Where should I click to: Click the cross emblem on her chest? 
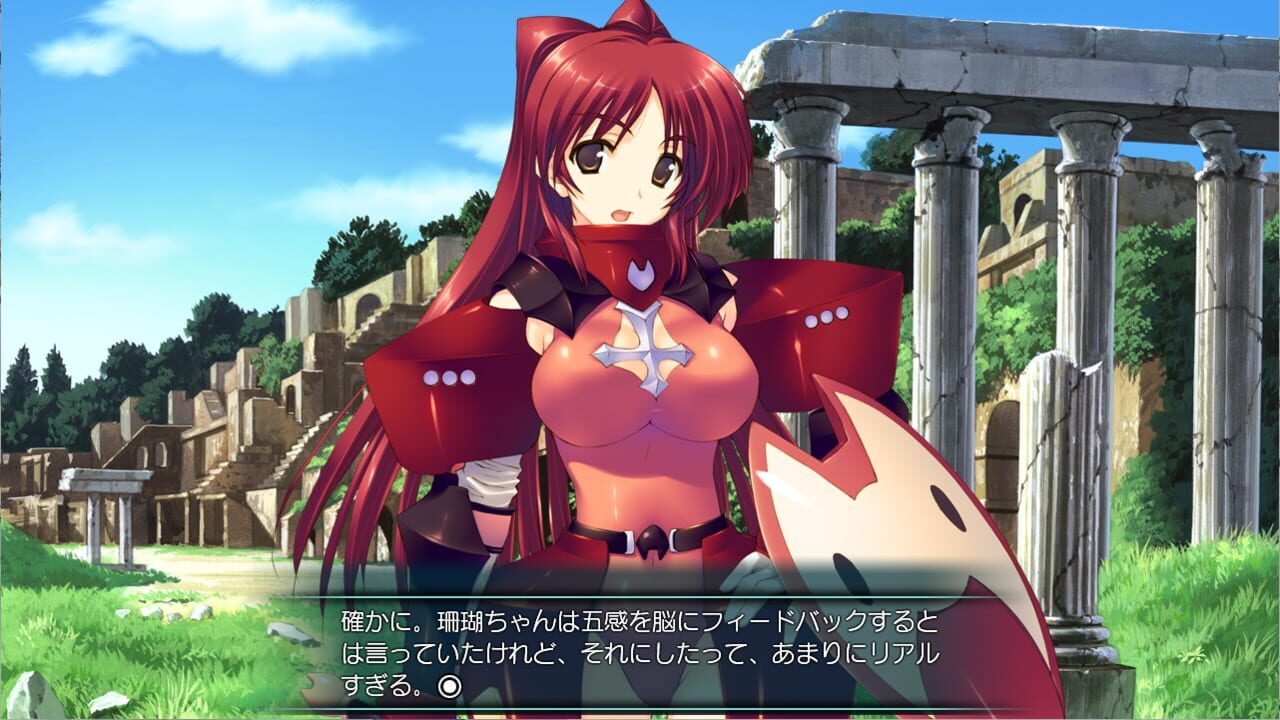[644, 350]
